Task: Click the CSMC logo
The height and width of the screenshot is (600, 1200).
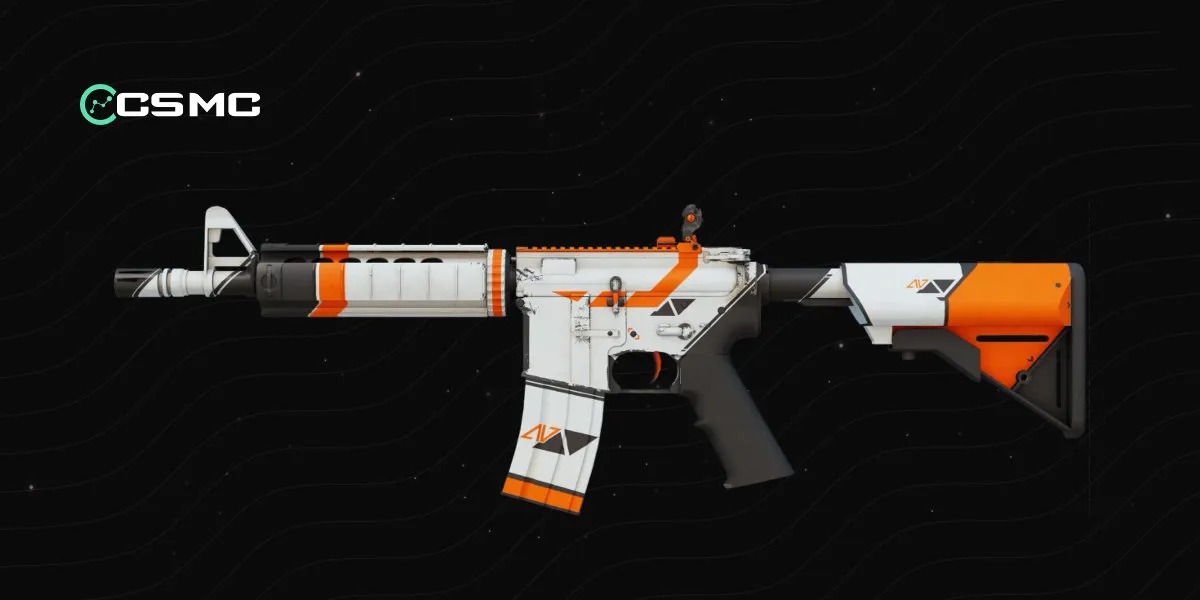Action: coord(170,103)
